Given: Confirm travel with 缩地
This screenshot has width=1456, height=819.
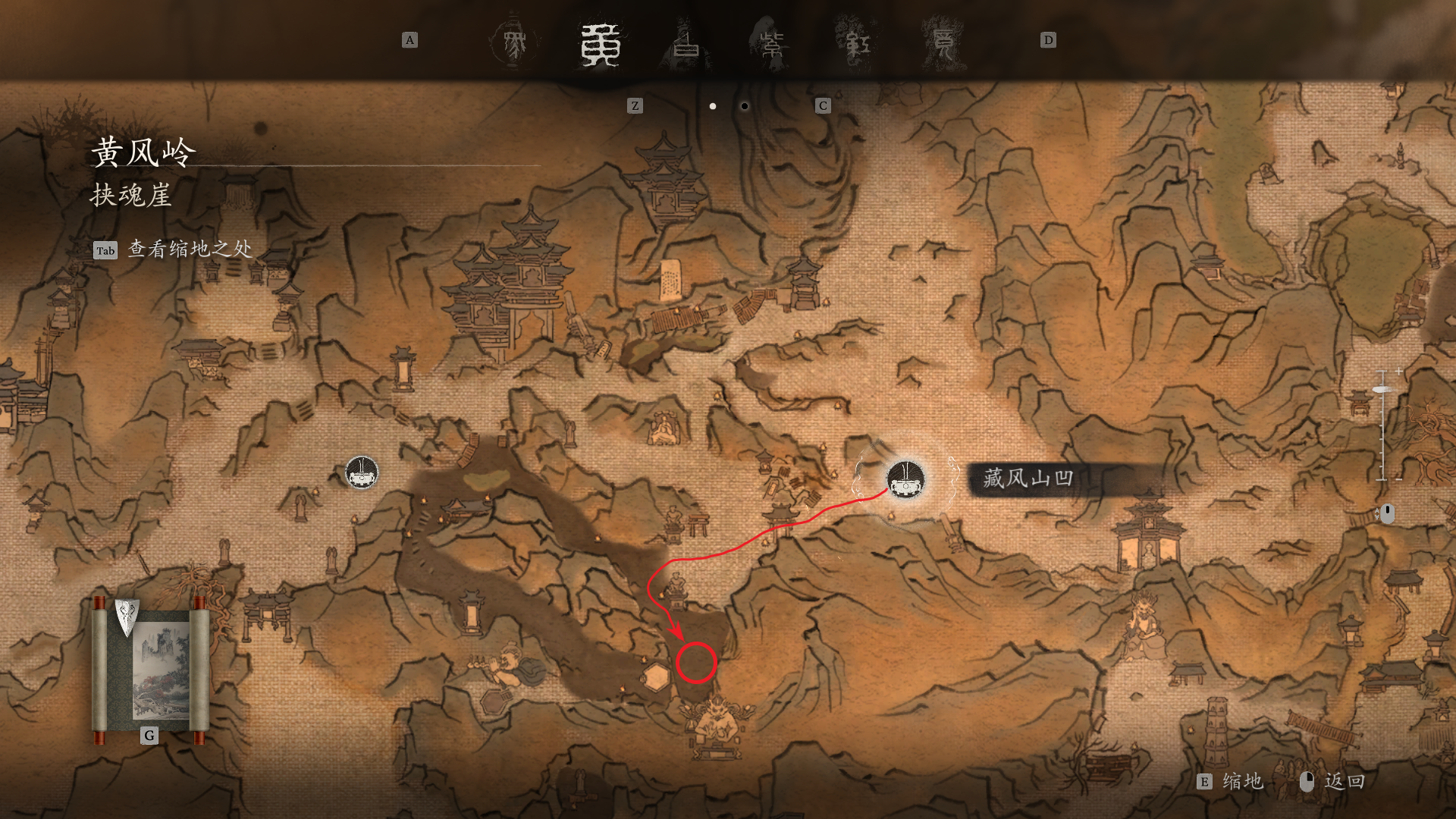Looking at the screenshot, I should [x=1241, y=782].
